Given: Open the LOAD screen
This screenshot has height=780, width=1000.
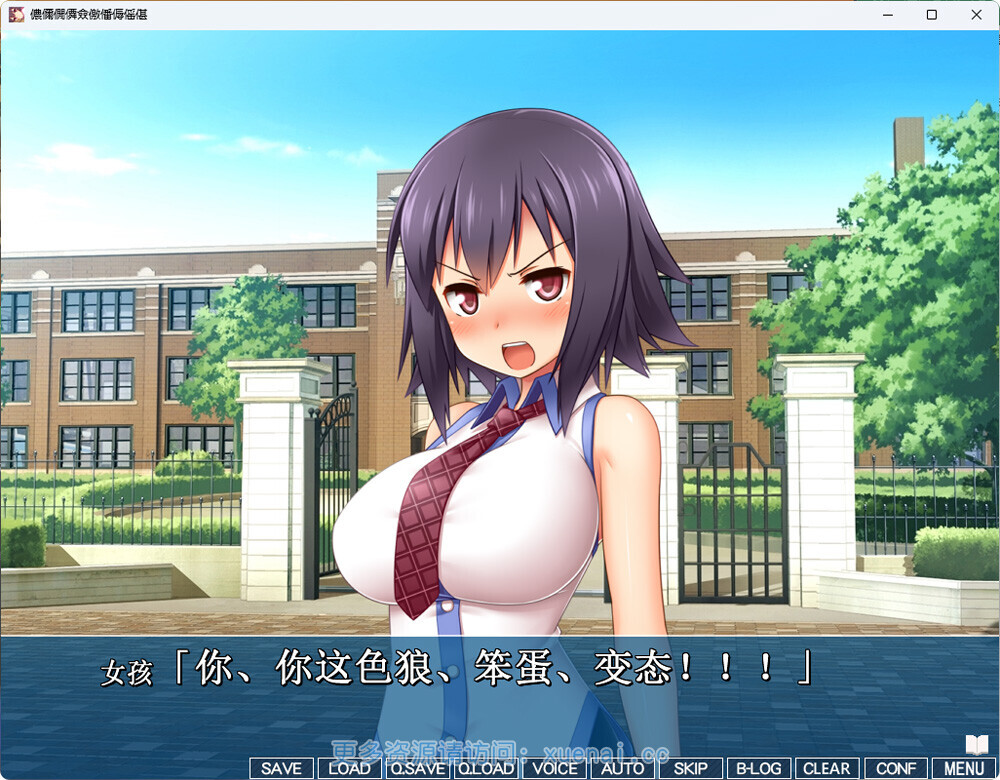Looking at the screenshot, I should click(x=349, y=768).
